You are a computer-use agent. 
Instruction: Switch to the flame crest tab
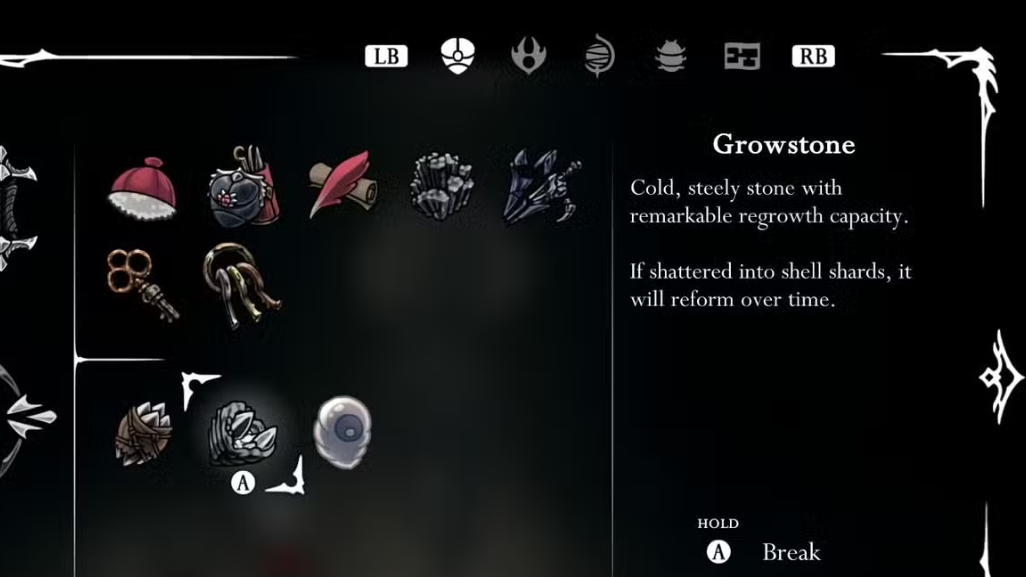point(528,56)
